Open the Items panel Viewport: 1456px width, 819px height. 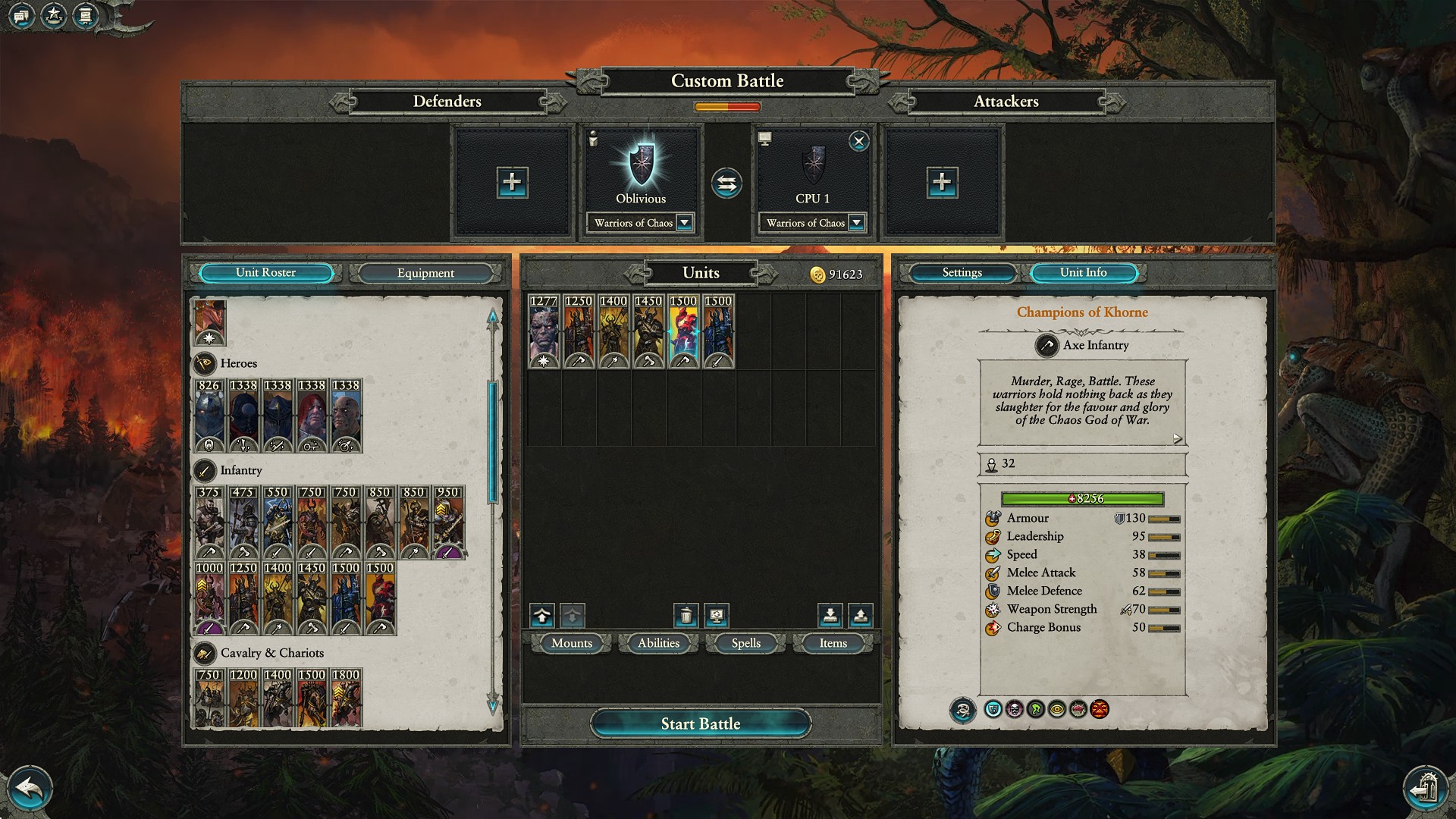[833, 643]
